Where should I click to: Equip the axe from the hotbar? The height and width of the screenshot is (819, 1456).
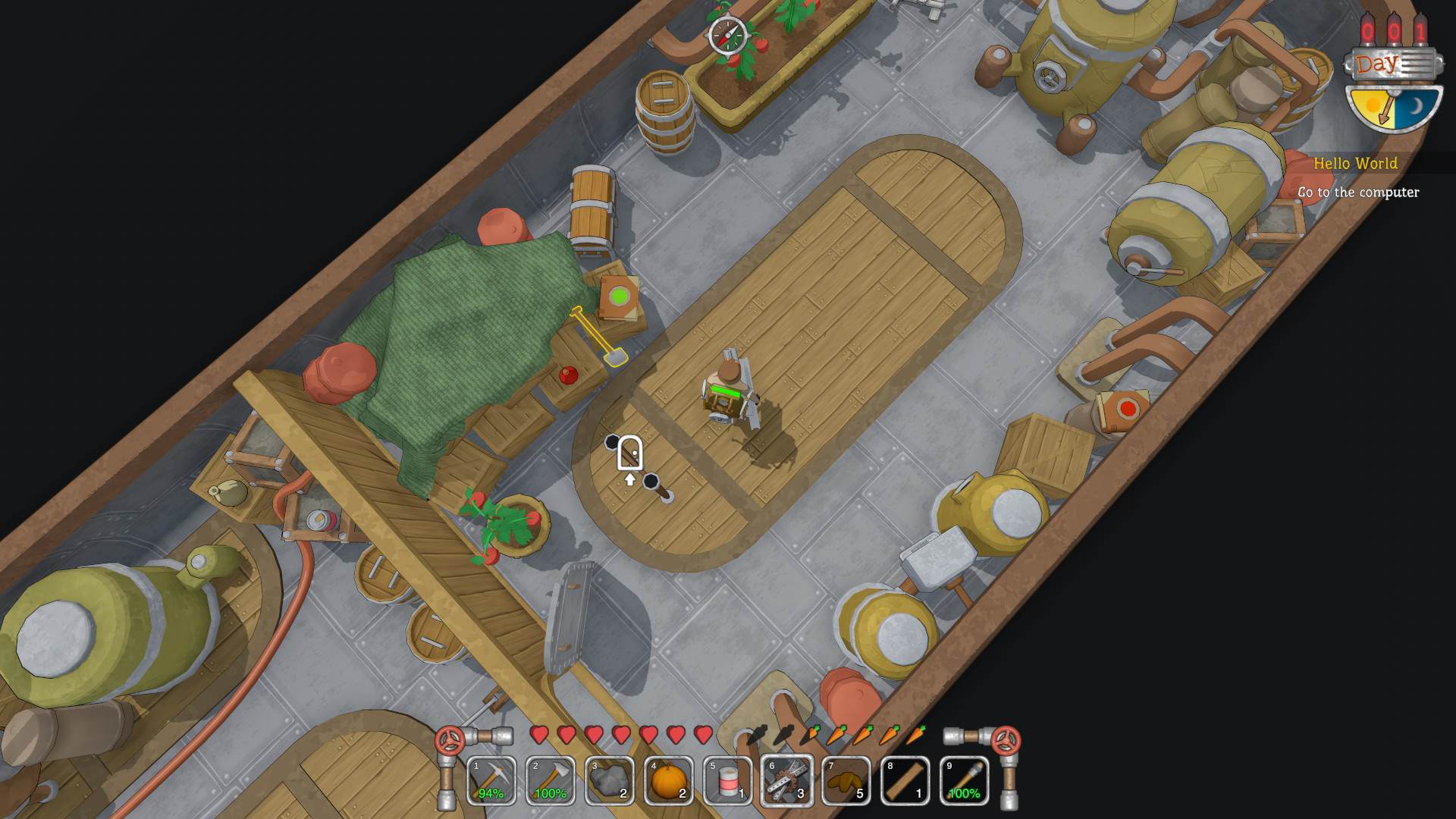coord(551,780)
